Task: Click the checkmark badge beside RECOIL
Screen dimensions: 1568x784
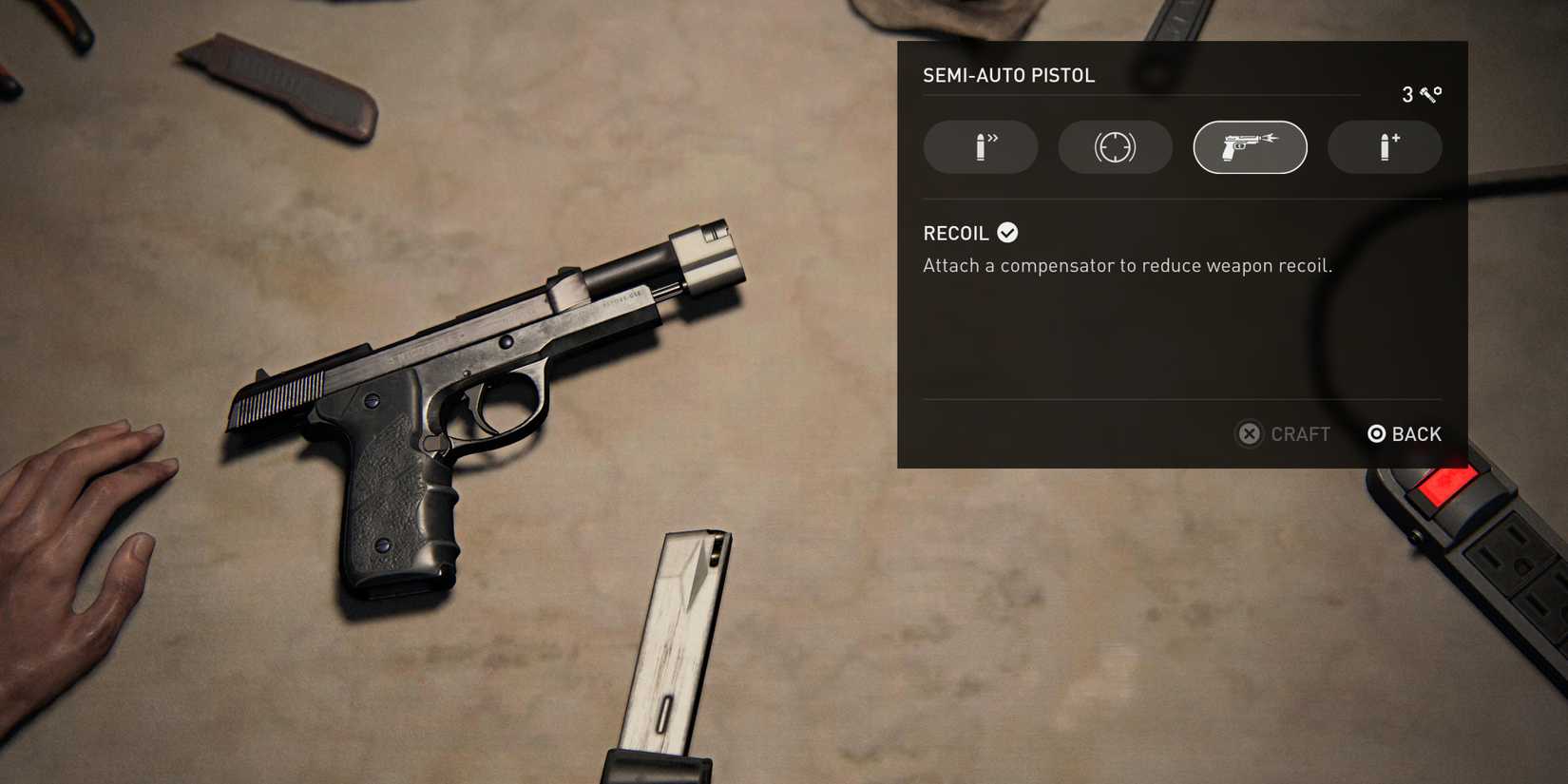Action: (x=1008, y=232)
